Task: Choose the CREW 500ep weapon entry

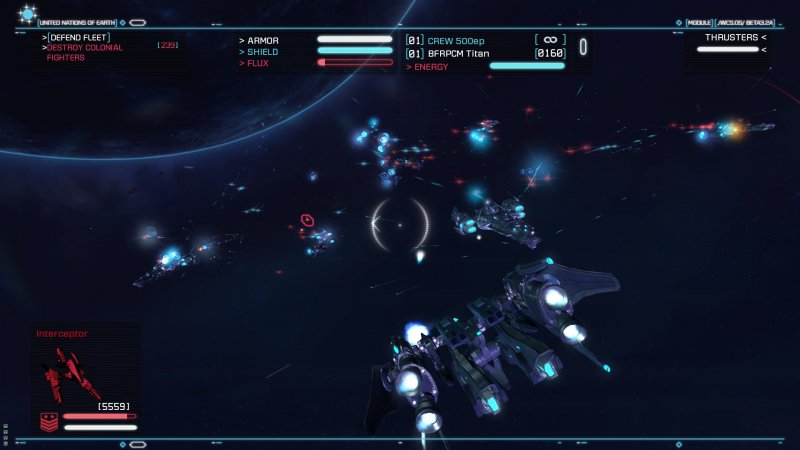Action: [462, 40]
